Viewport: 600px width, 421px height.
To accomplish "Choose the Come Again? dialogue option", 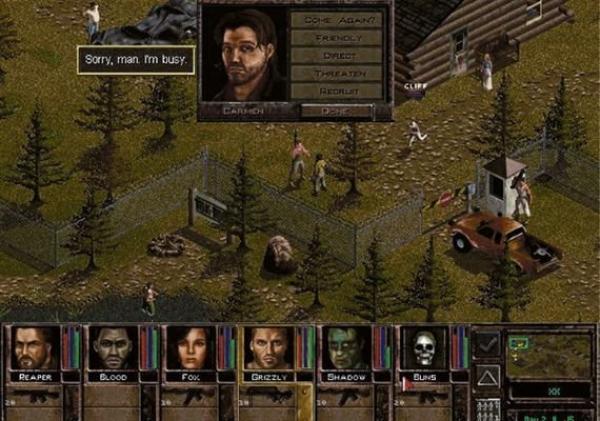I will [x=336, y=19].
